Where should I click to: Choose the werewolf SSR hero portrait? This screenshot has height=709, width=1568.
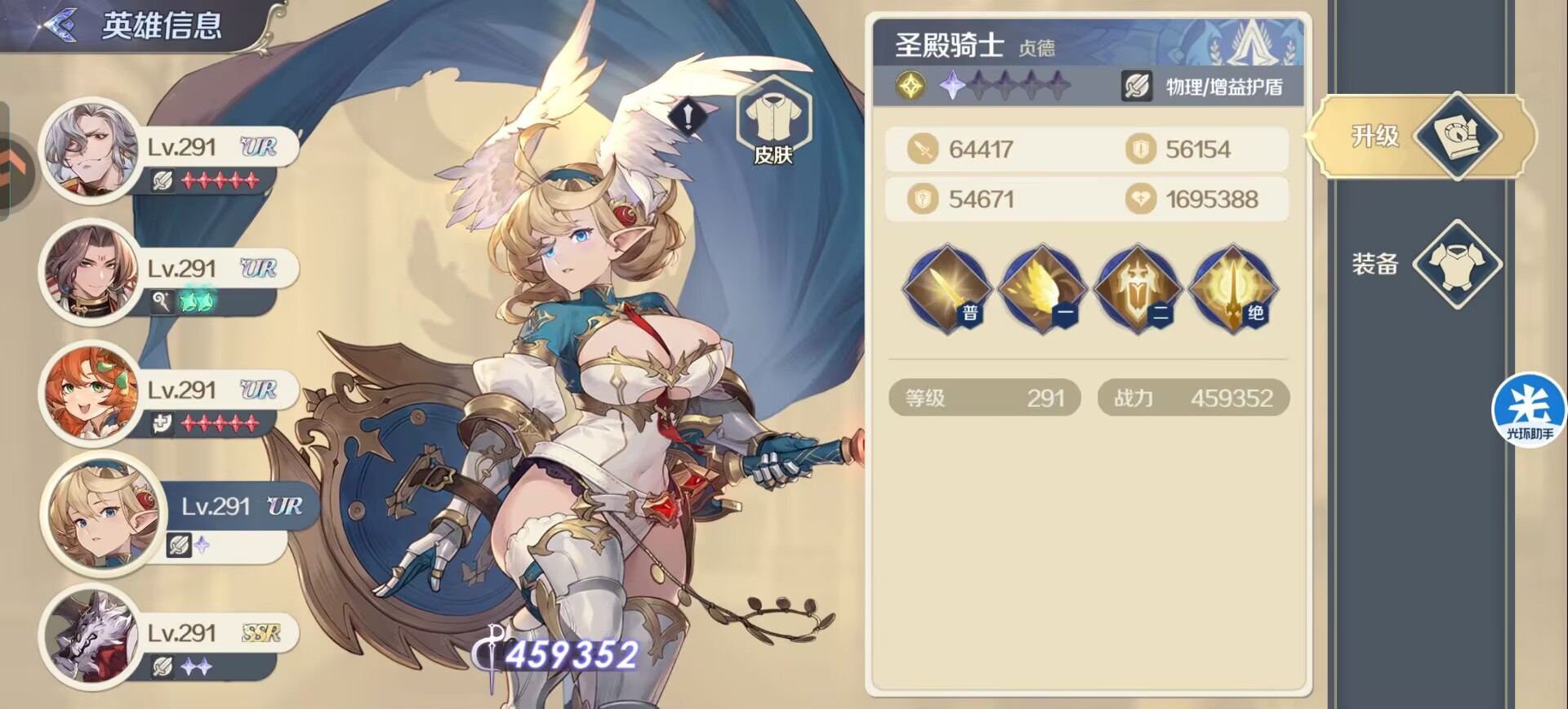click(90, 635)
